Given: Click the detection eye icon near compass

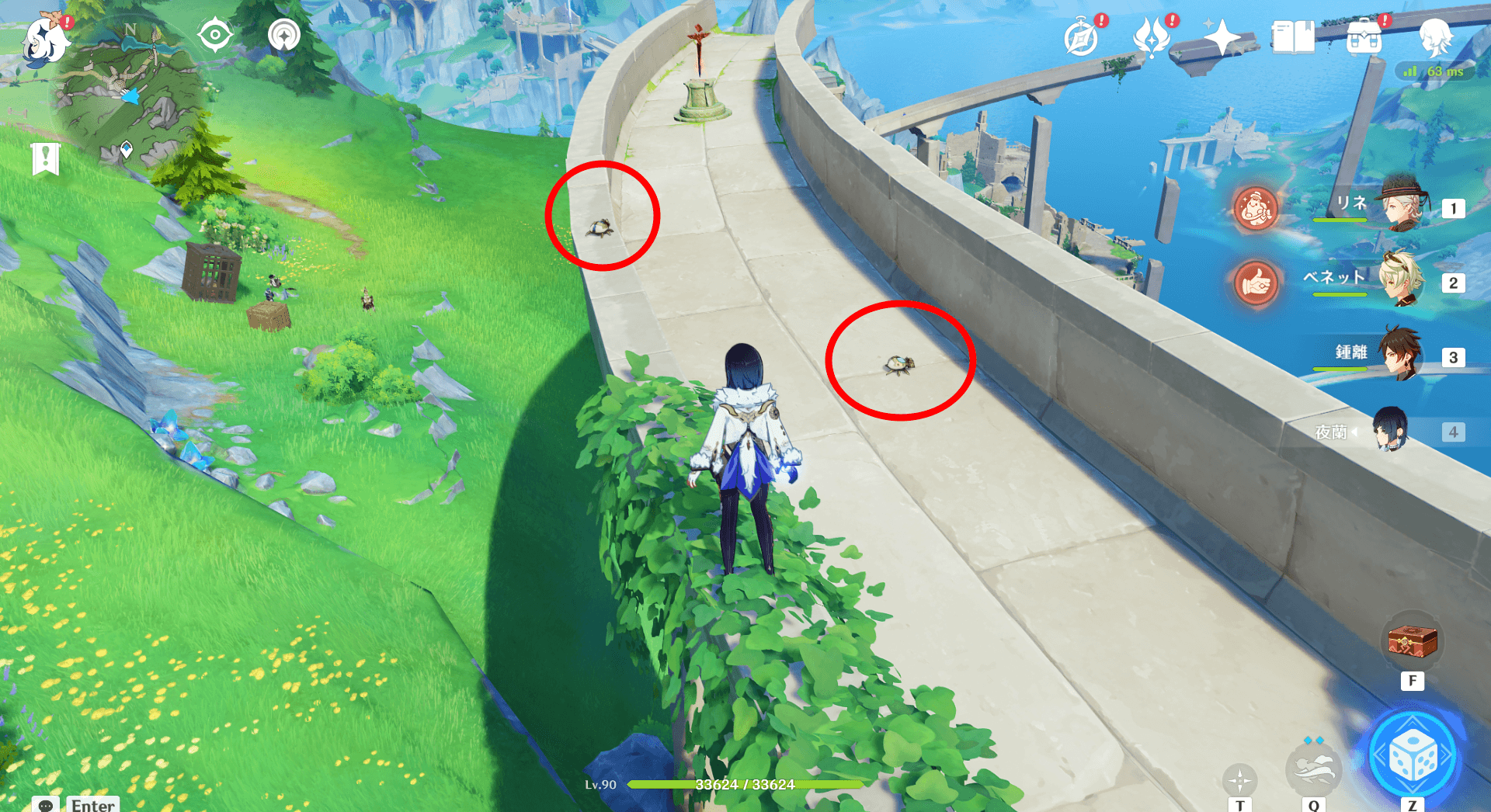Looking at the screenshot, I should pyautogui.click(x=216, y=35).
